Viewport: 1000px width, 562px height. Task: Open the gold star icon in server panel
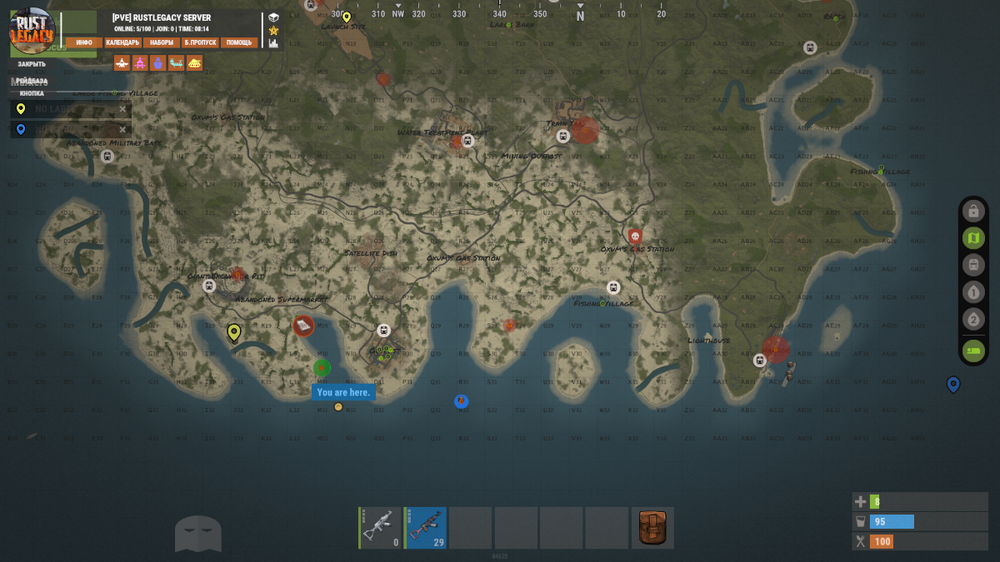pyautogui.click(x=274, y=30)
